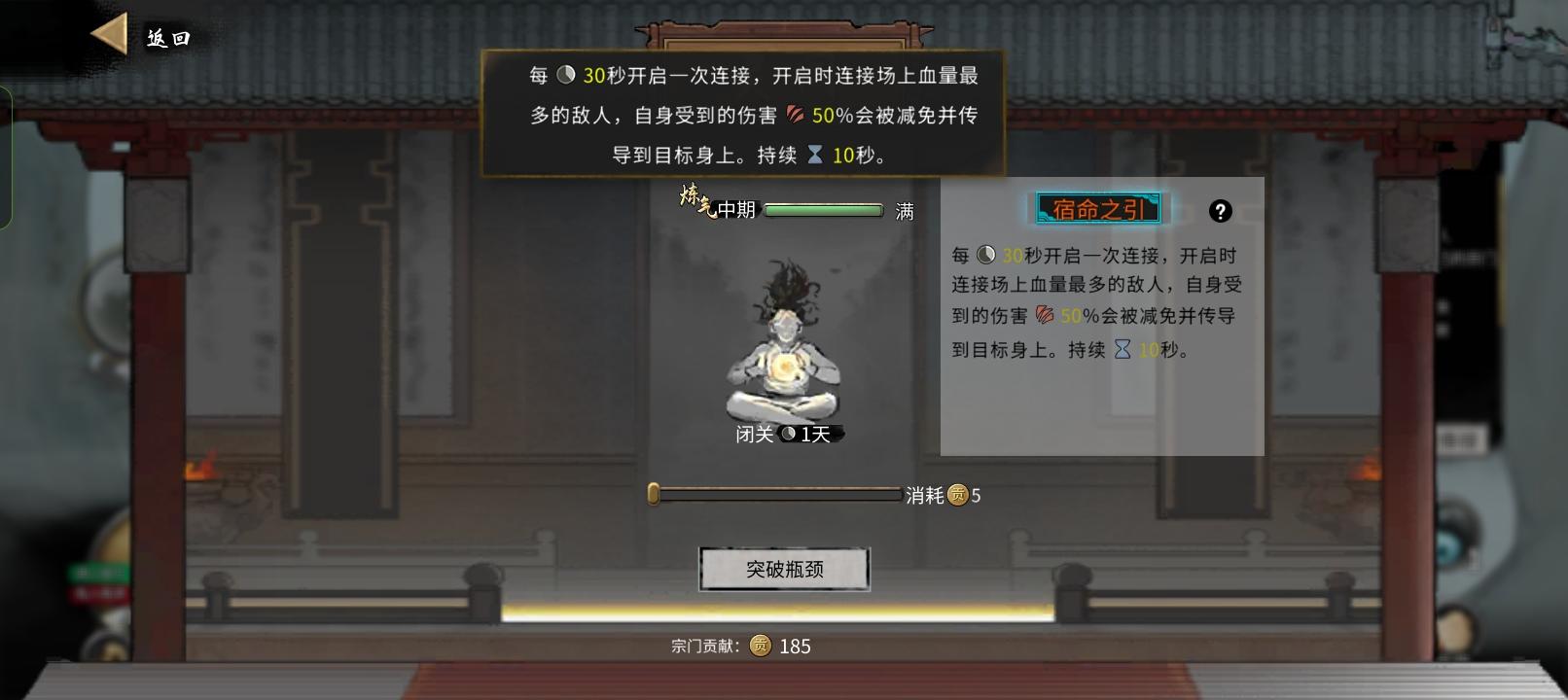Click the red damage icon in the tooltip
Image resolution: width=1568 pixels, height=700 pixels.
pyautogui.click(x=795, y=115)
